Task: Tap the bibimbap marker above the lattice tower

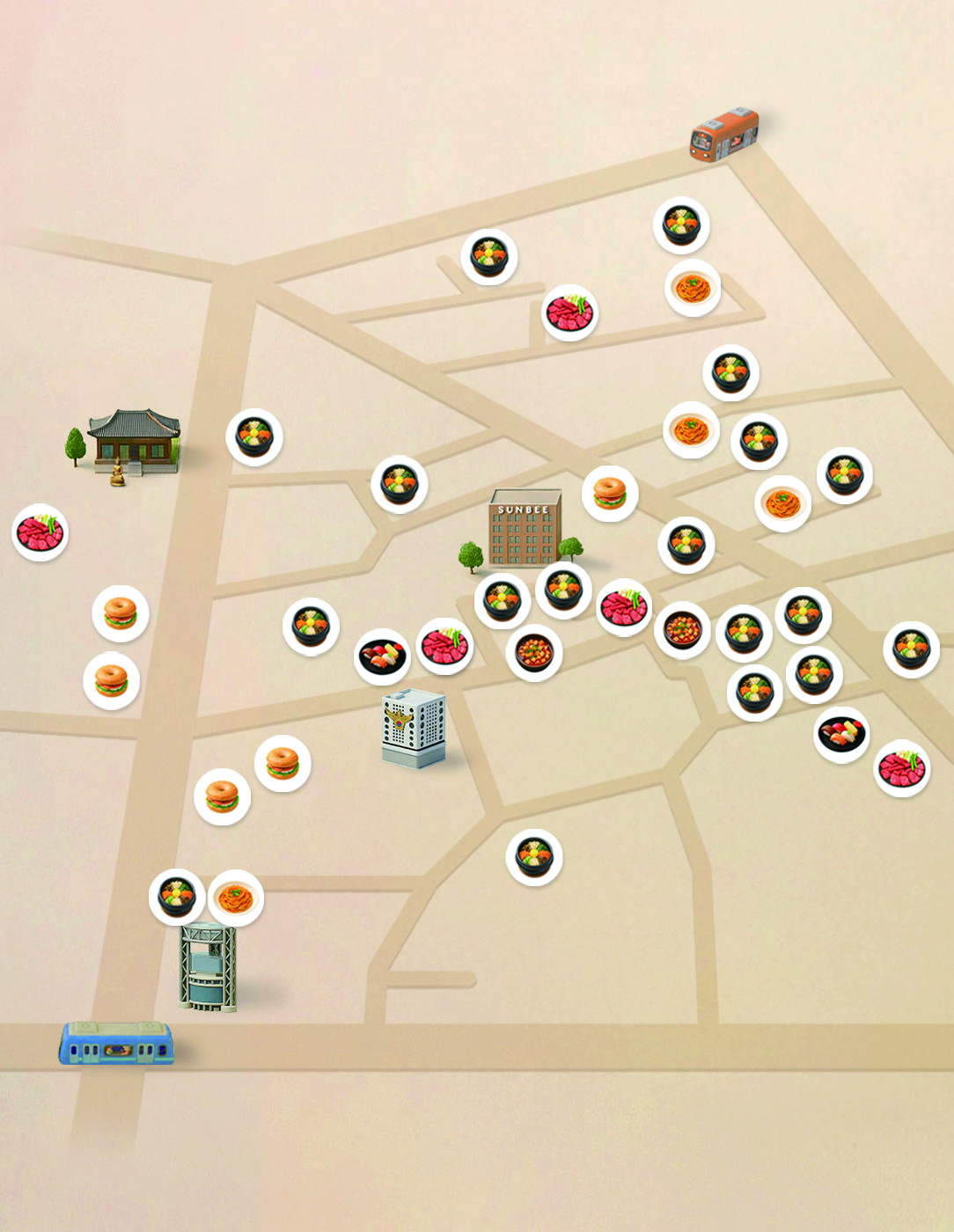Action: 177,897
